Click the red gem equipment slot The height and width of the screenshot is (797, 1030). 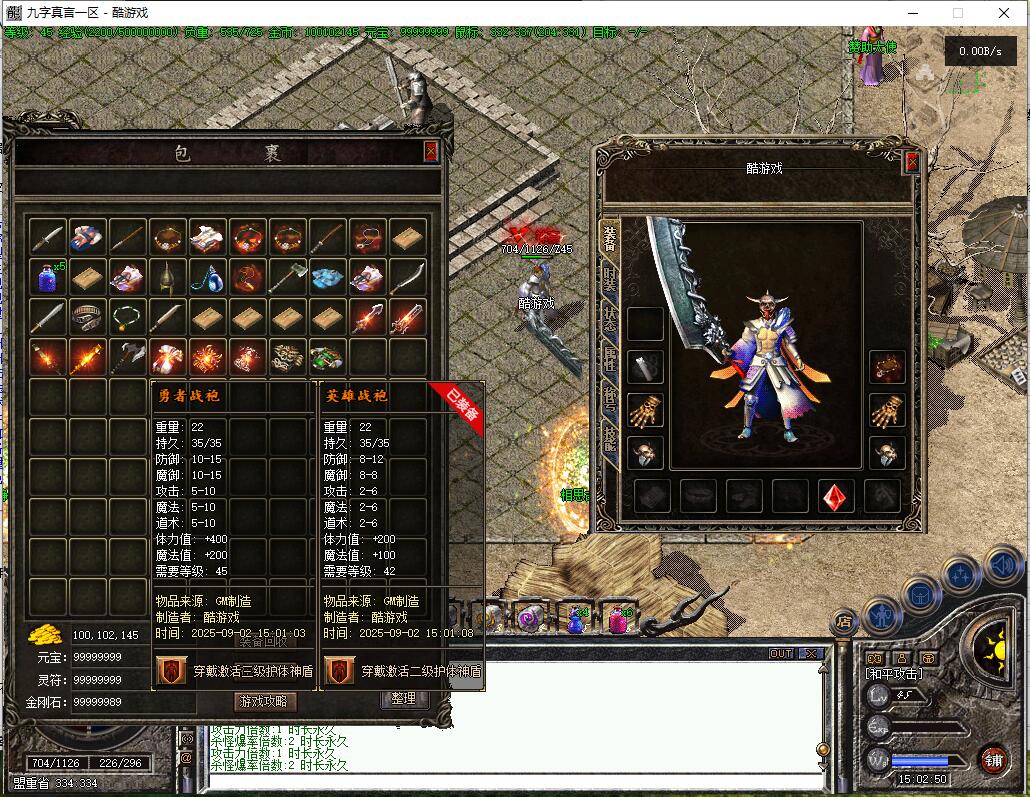pos(836,496)
